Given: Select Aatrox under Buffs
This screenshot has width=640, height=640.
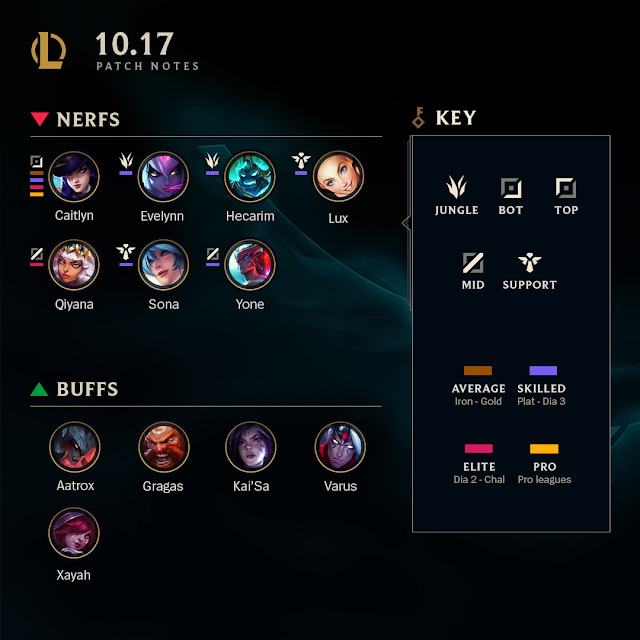Looking at the screenshot, I should tap(74, 447).
